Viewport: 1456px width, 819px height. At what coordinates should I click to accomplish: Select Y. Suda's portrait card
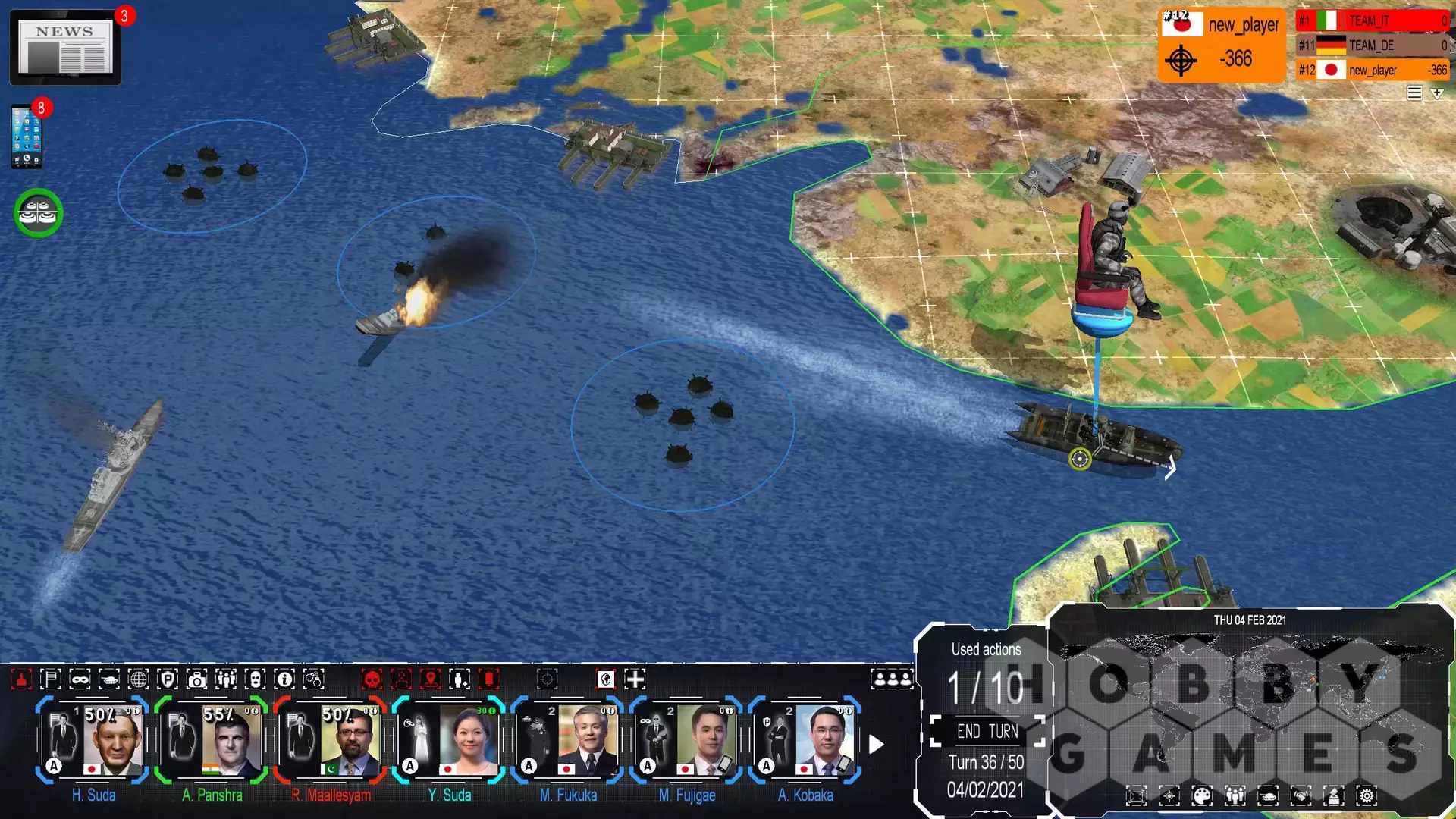449,741
